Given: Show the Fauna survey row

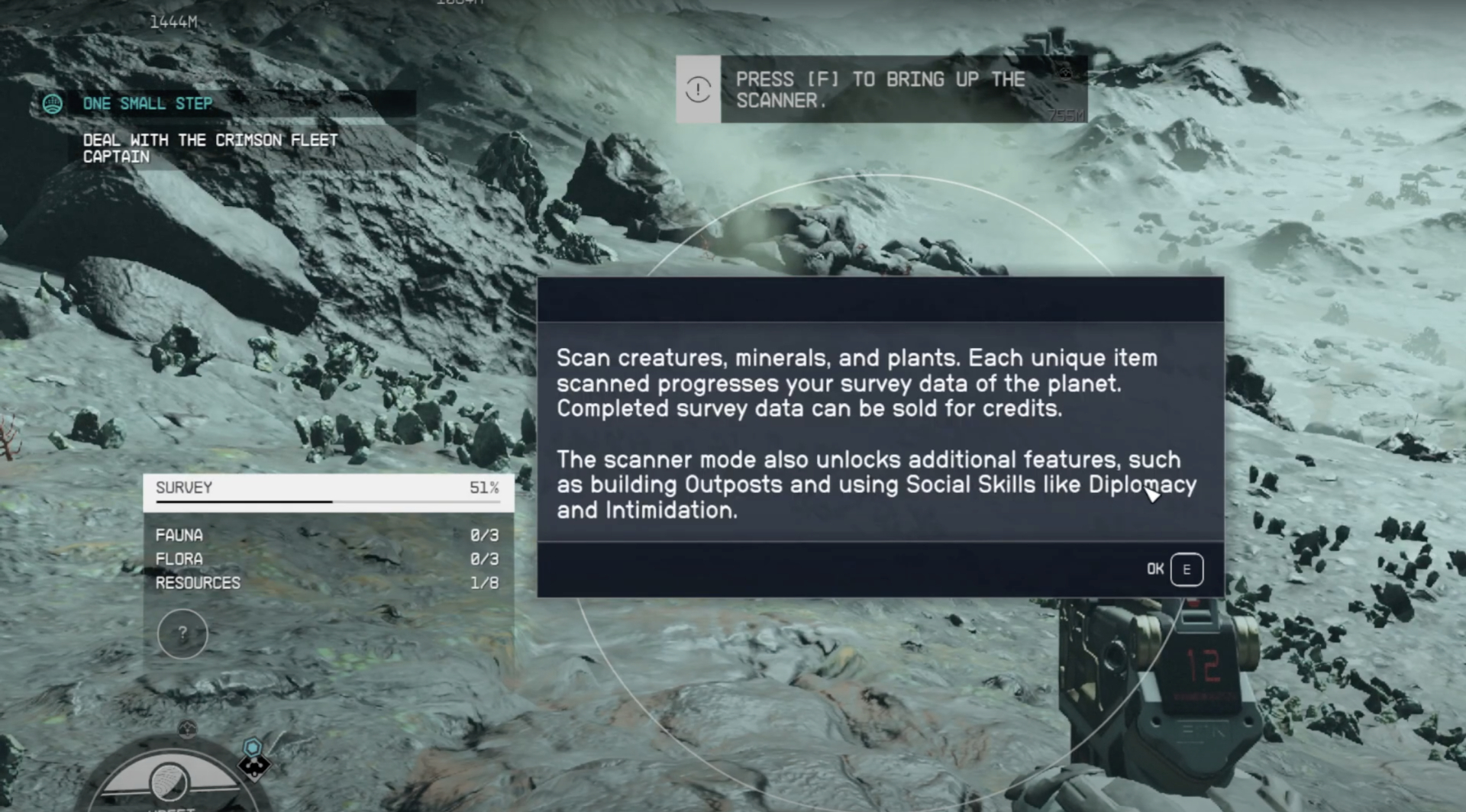Looking at the screenshot, I should [x=328, y=536].
